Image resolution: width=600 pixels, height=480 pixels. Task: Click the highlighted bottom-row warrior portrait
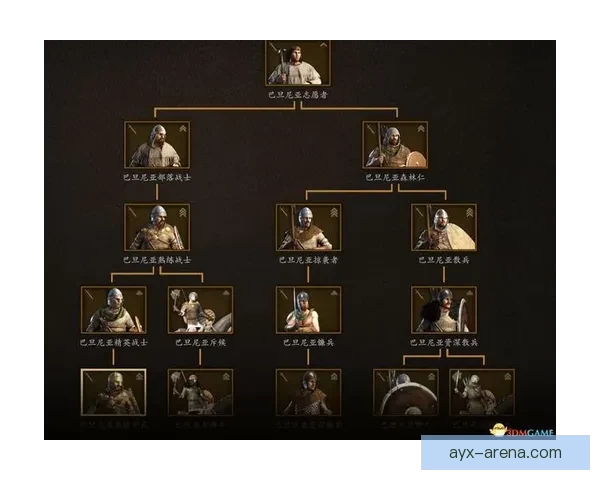pos(113,392)
